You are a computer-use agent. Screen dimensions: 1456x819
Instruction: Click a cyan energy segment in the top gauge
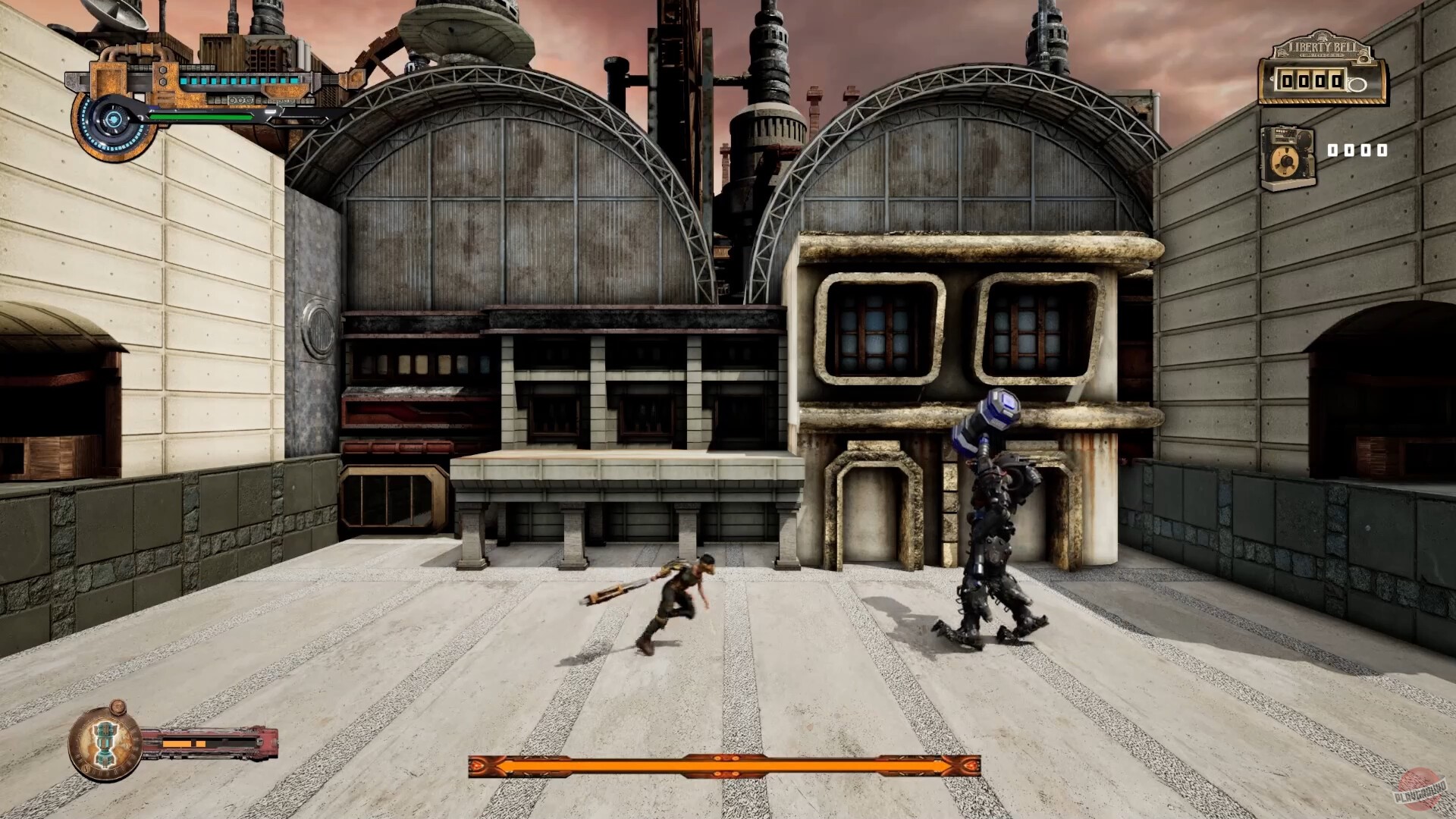226,81
